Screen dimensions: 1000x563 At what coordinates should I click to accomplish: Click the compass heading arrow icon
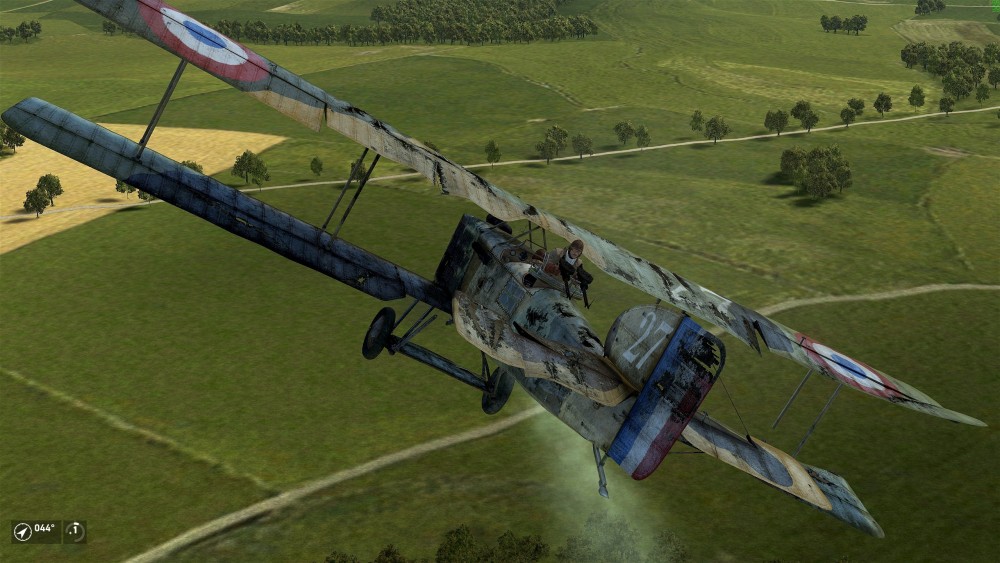pos(23,530)
